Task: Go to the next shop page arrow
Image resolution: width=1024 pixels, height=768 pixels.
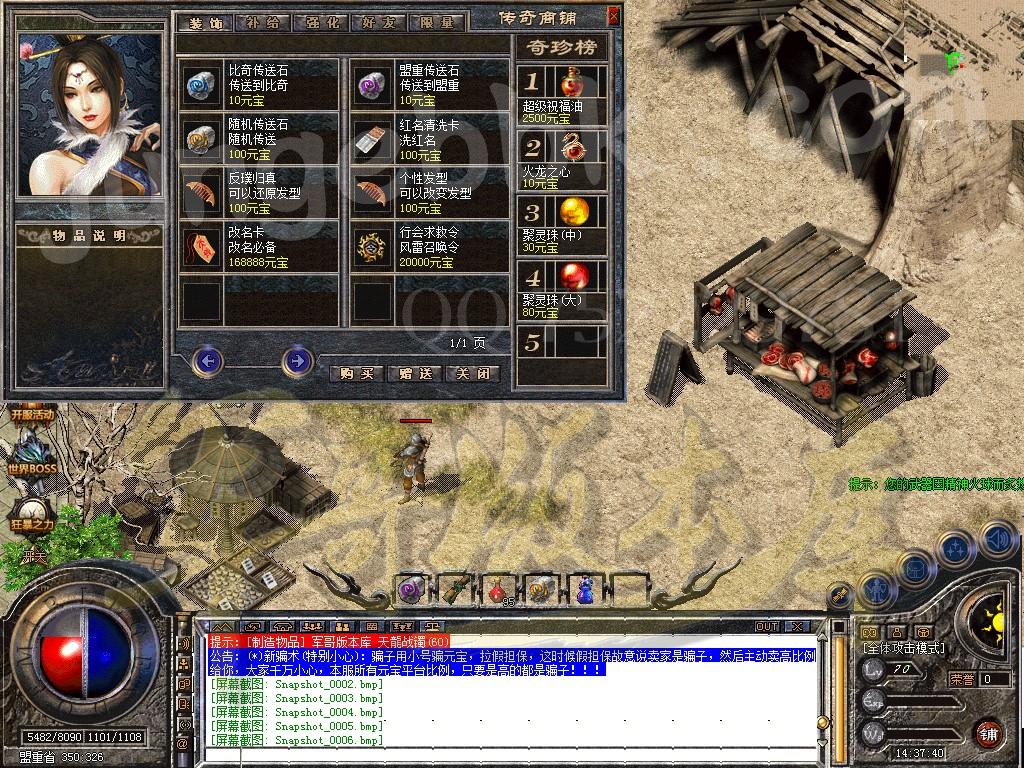Action: click(297, 360)
